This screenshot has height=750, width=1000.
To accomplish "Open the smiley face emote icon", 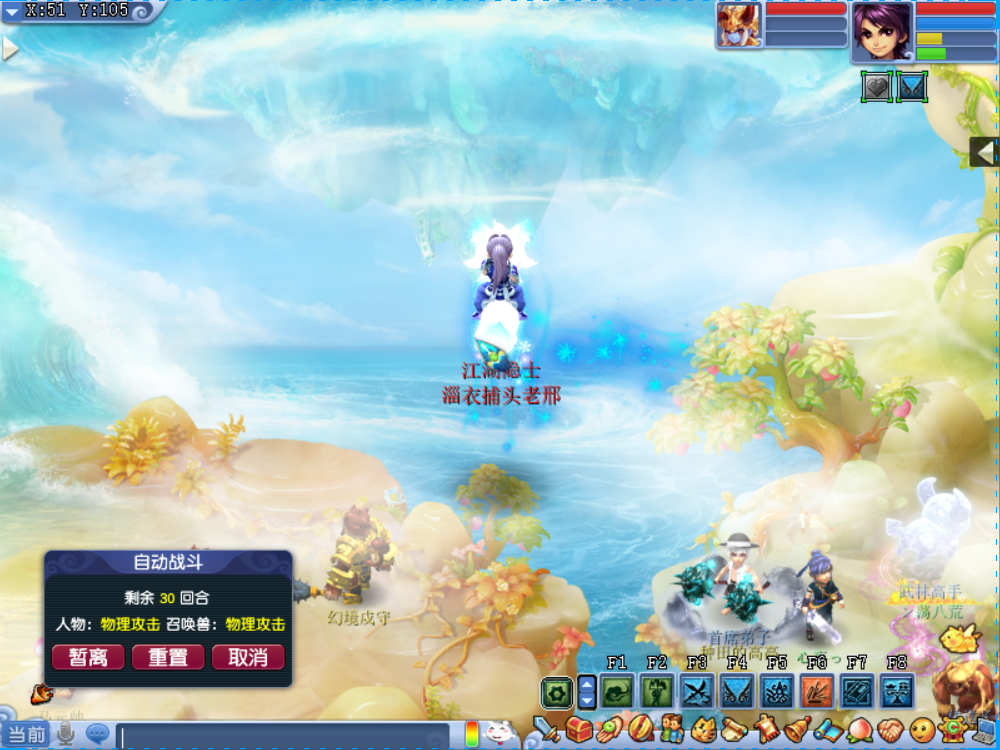I will [921, 730].
